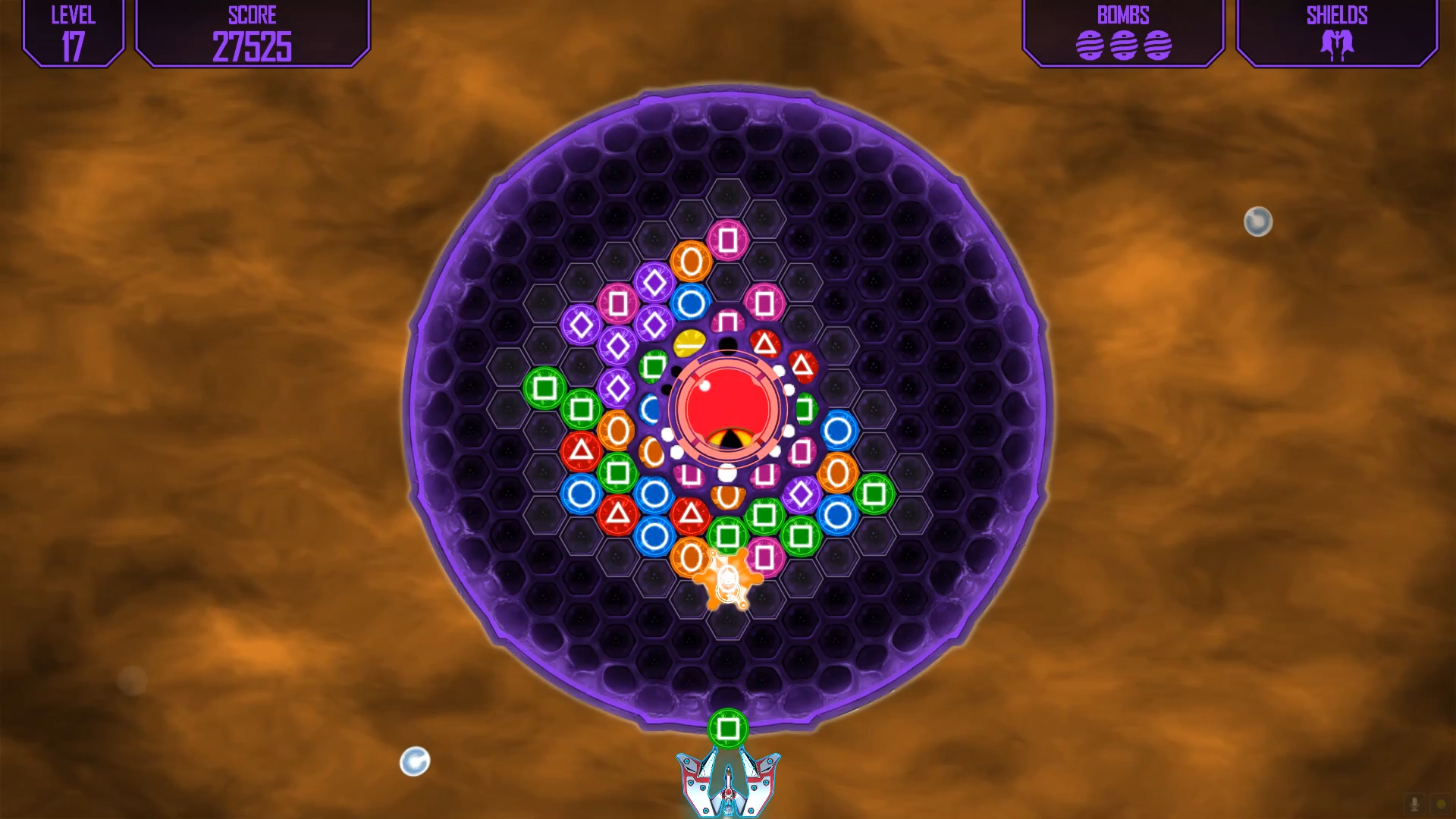1456x819 pixels.
Task: Click the yellow recording indicator dot
Action: pos(1441,804)
